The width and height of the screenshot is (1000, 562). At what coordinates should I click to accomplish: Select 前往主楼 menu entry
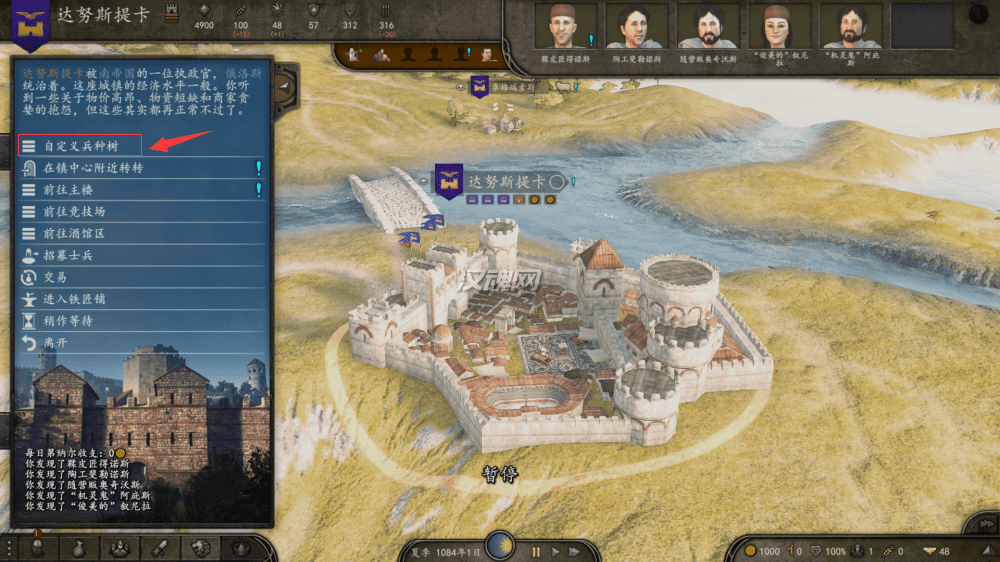pos(68,190)
